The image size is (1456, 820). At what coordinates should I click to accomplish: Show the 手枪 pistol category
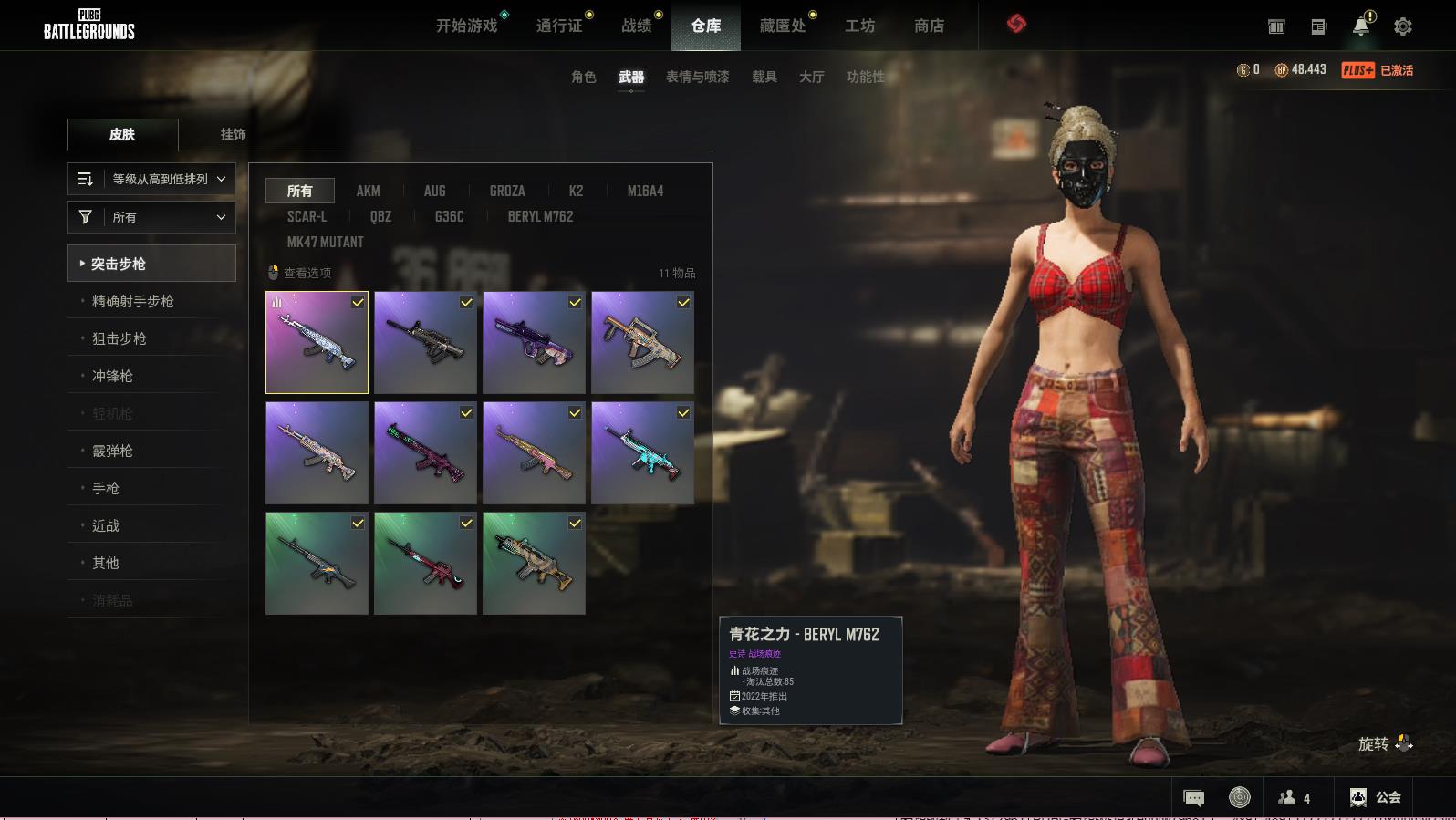106,488
